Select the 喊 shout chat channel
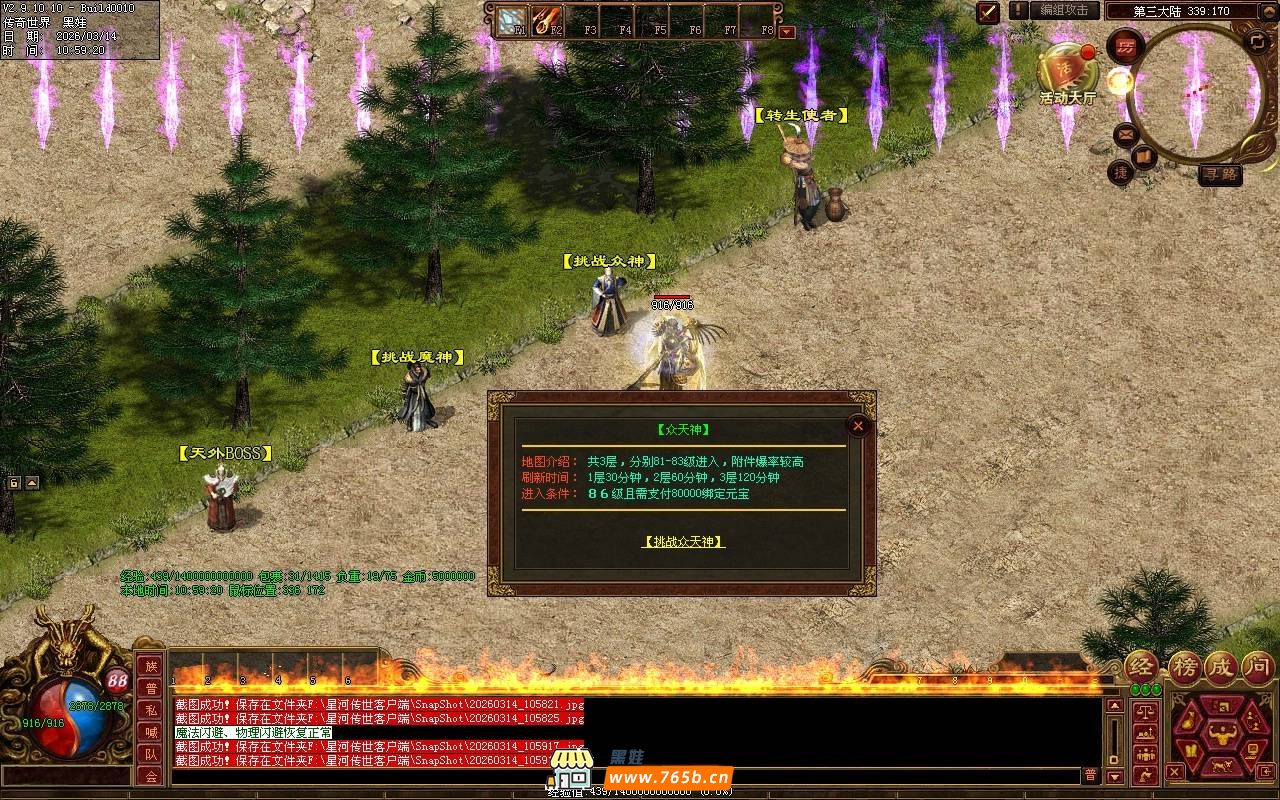1280x800 pixels. (150, 732)
